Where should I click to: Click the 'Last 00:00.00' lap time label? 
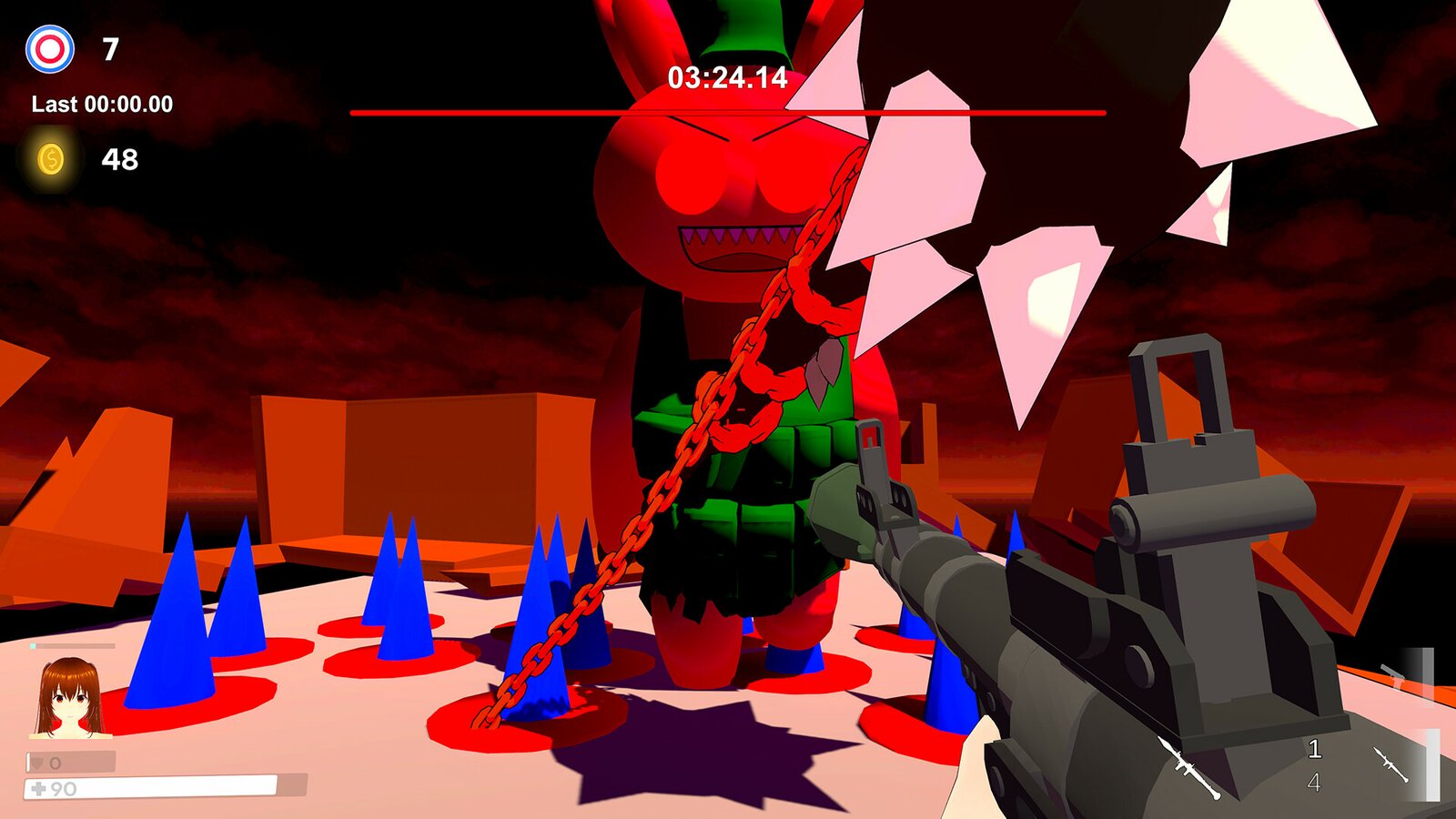pos(102,103)
